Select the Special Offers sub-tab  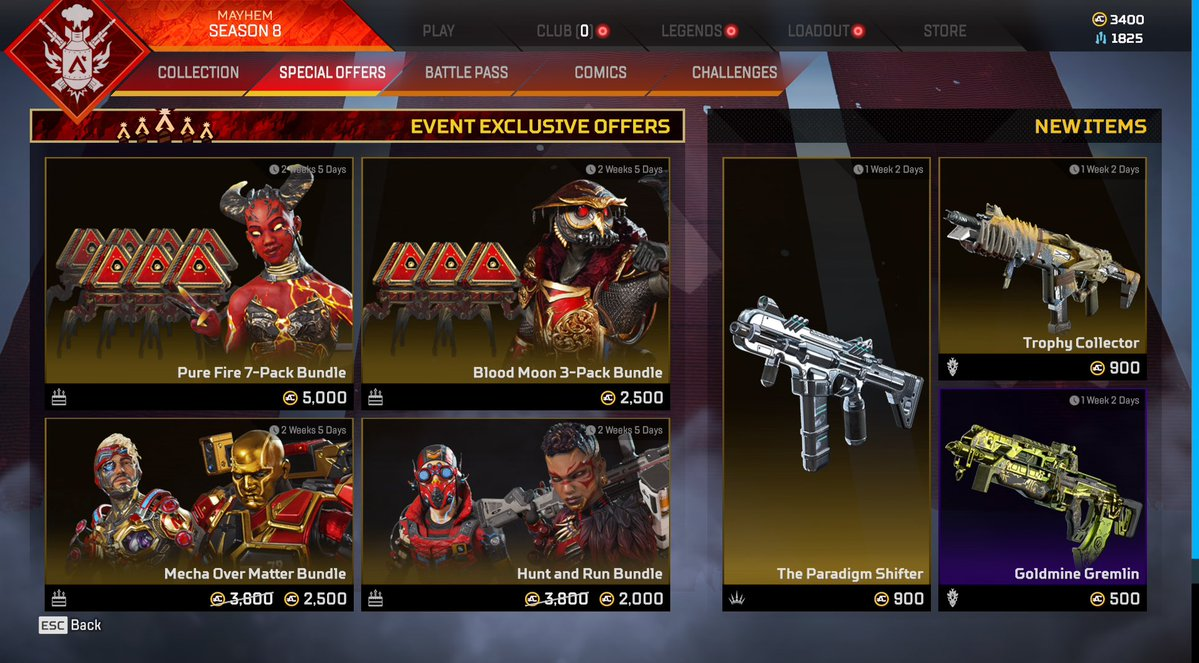332,73
